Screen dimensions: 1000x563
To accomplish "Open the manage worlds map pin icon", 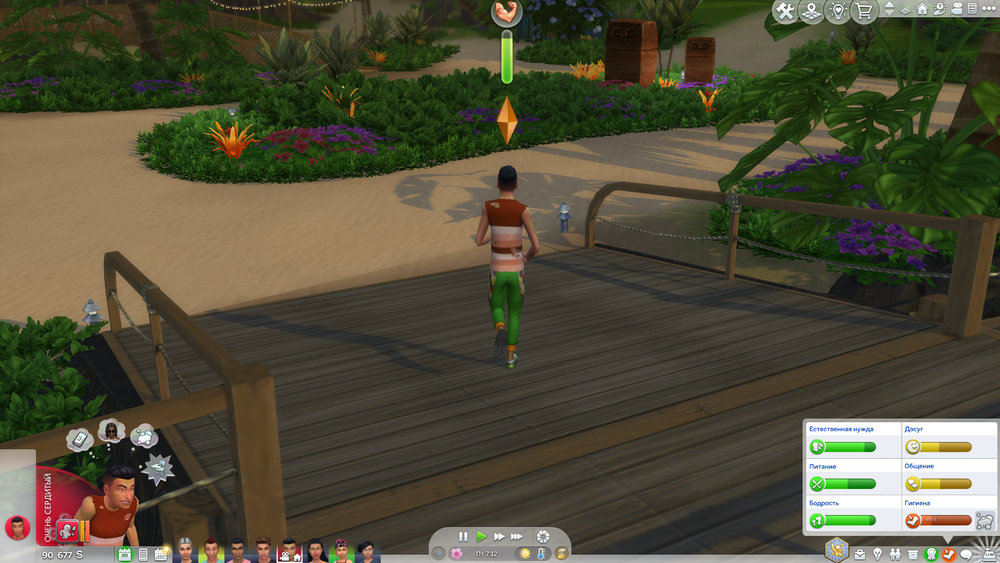I will [811, 11].
